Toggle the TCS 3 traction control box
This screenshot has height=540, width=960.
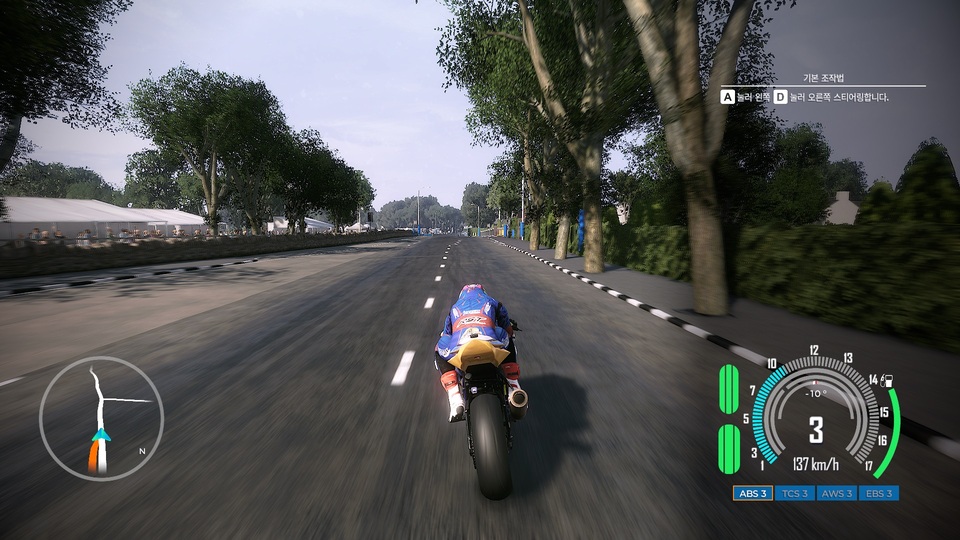(794, 493)
